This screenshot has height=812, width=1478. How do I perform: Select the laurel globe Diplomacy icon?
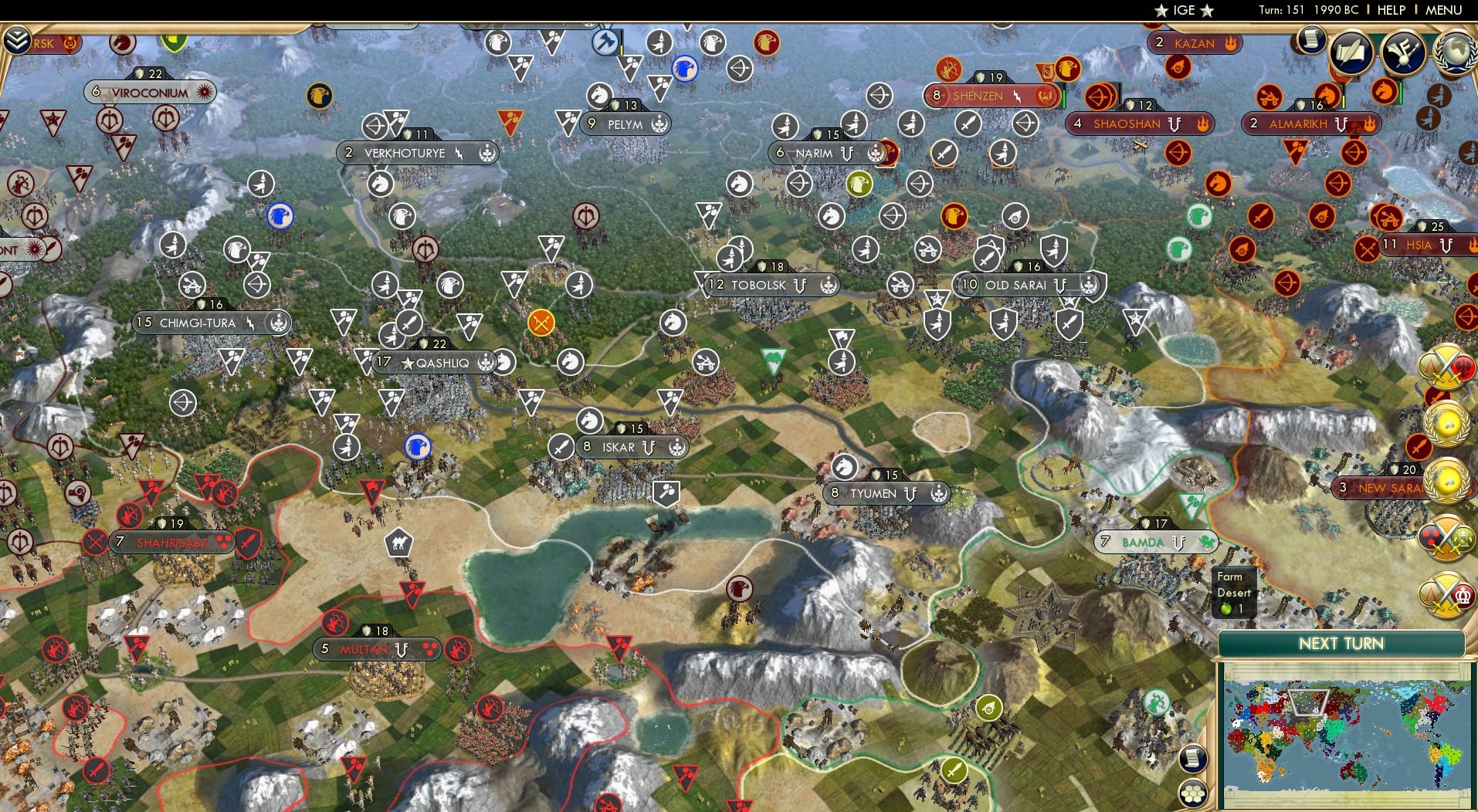point(1456,53)
